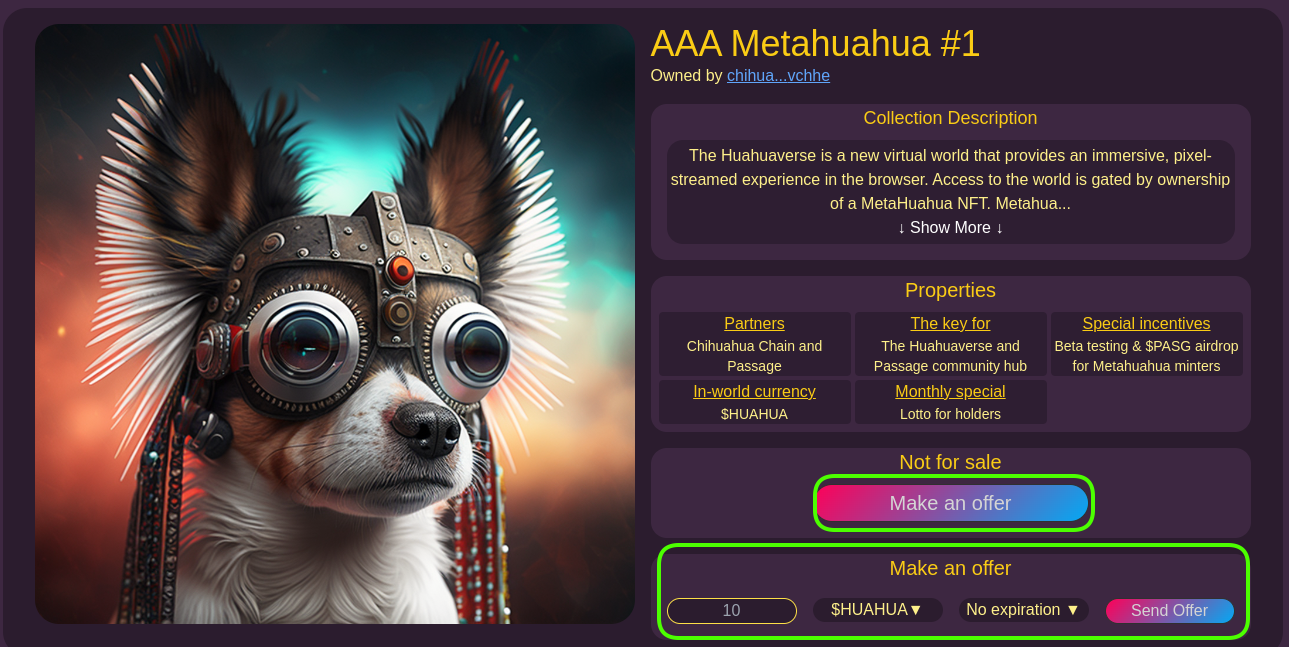Select the Special incentives property heading
The height and width of the screenshot is (647, 1289).
1146,324
